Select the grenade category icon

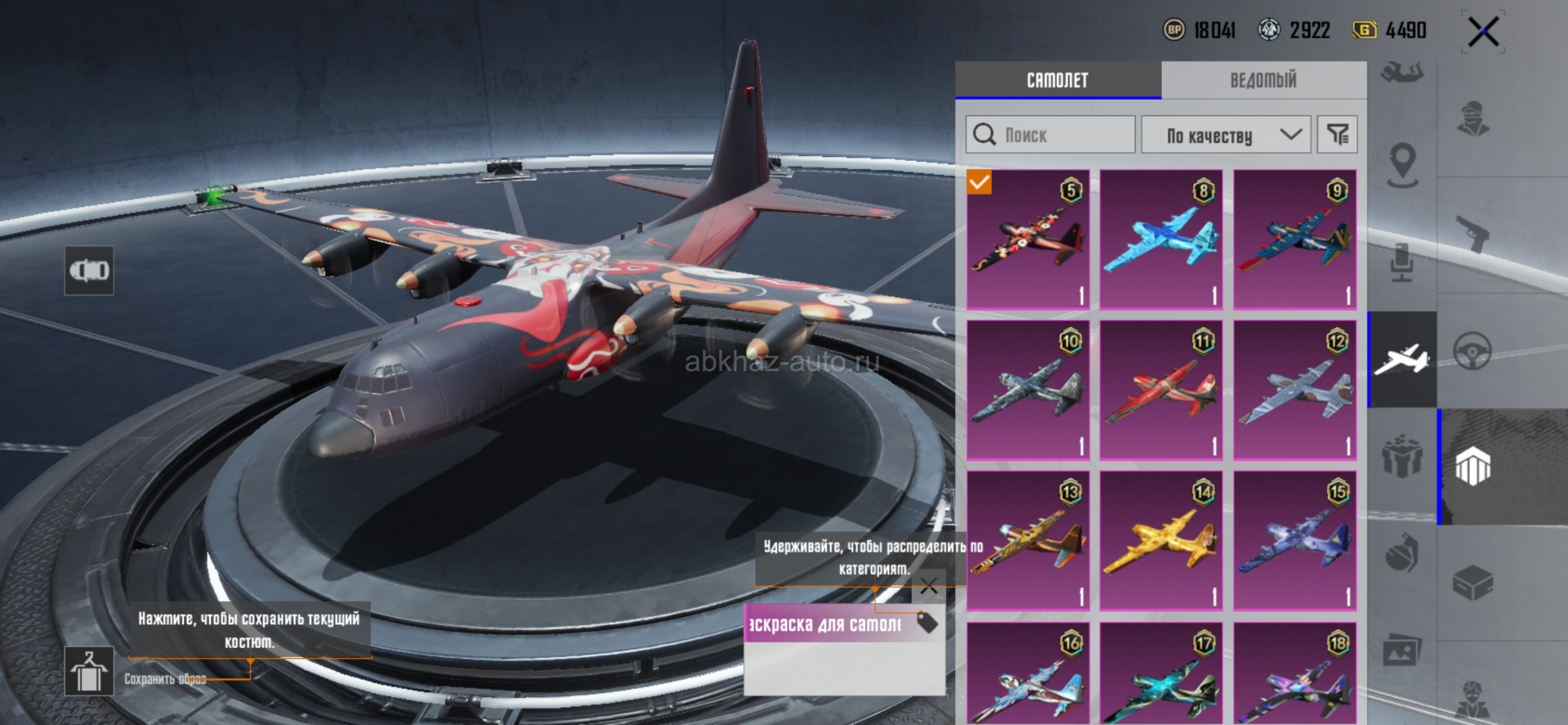coord(1402,556)
